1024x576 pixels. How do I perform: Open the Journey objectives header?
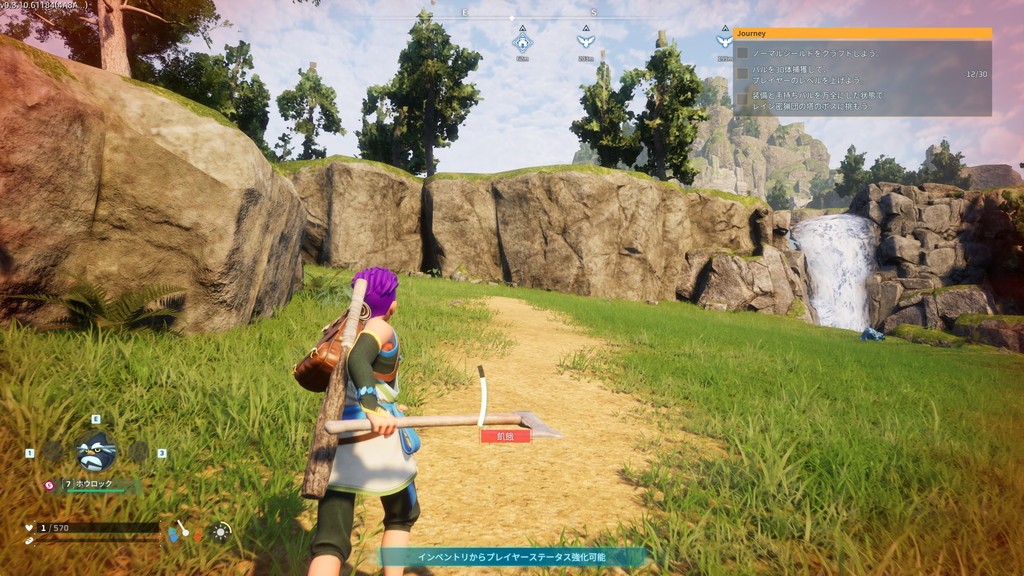coord(862,33)
